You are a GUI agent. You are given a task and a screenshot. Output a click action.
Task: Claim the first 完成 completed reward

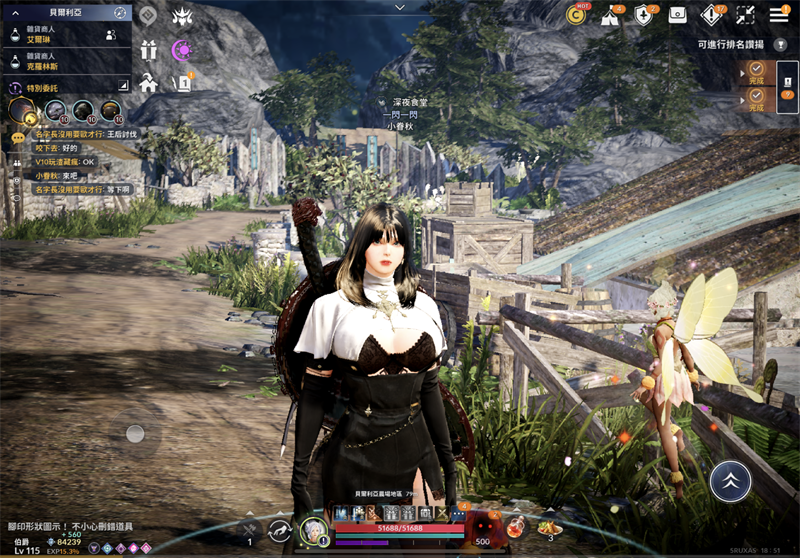[756, 72]
